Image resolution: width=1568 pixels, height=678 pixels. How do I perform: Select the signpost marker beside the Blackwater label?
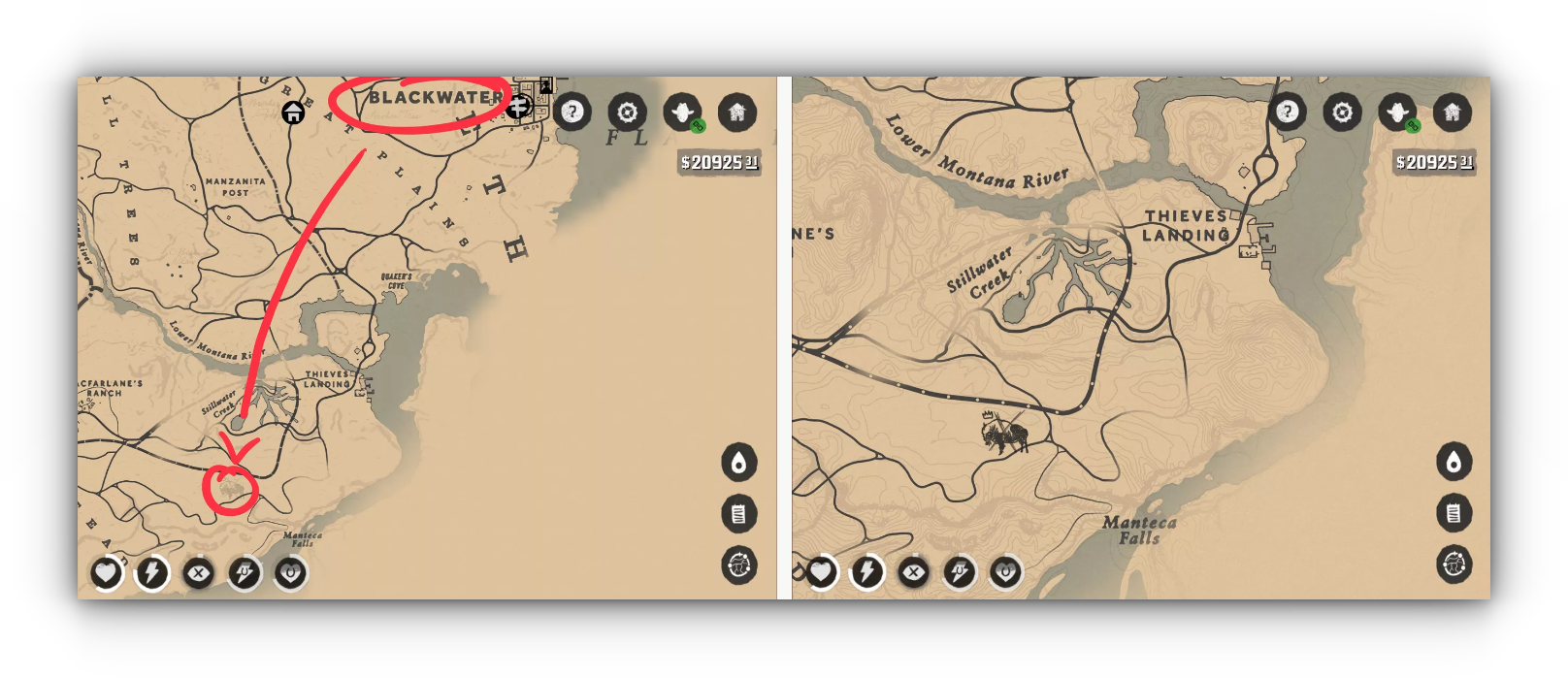pyautogui.click(x=518, y=106)
